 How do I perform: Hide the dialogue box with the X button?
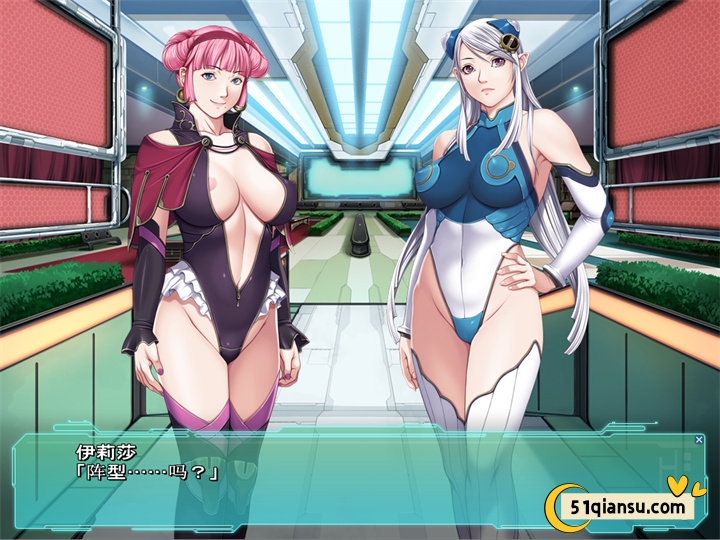pyautogui.click(x=699, y=440)
